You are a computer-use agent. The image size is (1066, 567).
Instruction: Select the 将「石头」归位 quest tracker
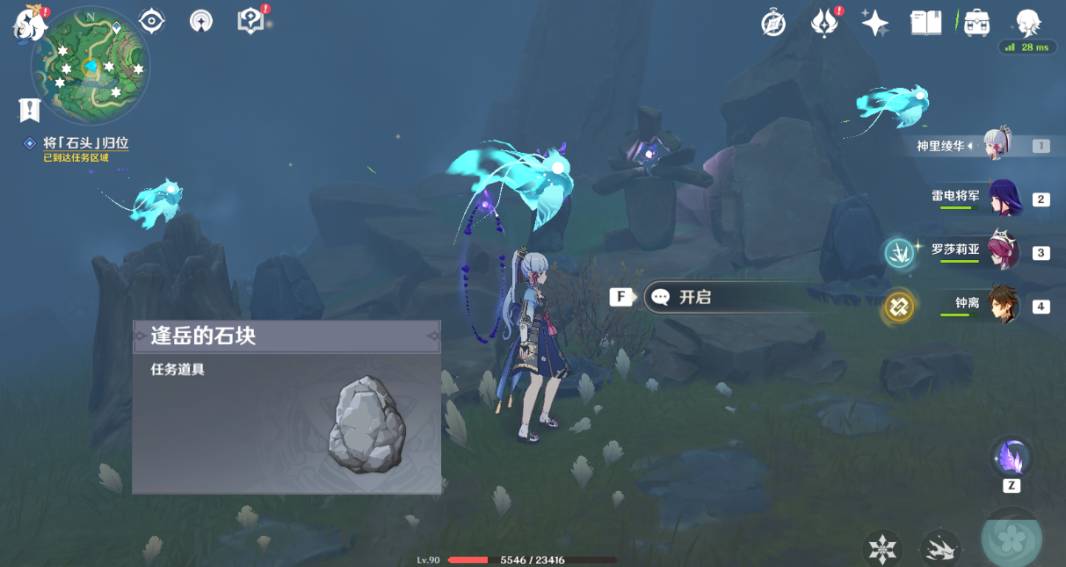pos(85,144)
